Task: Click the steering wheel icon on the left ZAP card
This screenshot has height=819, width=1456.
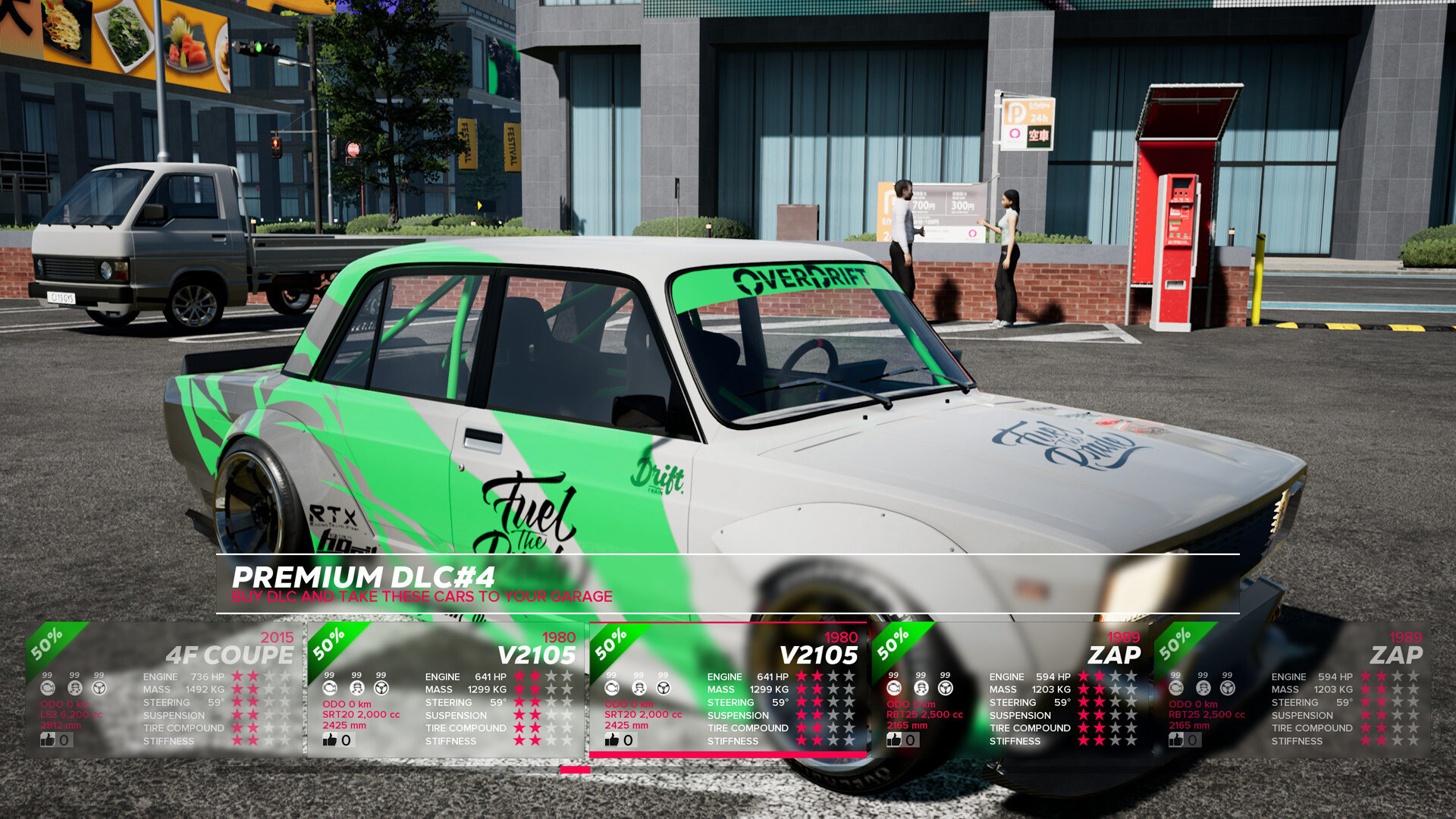Action: (x=944, y=688)
